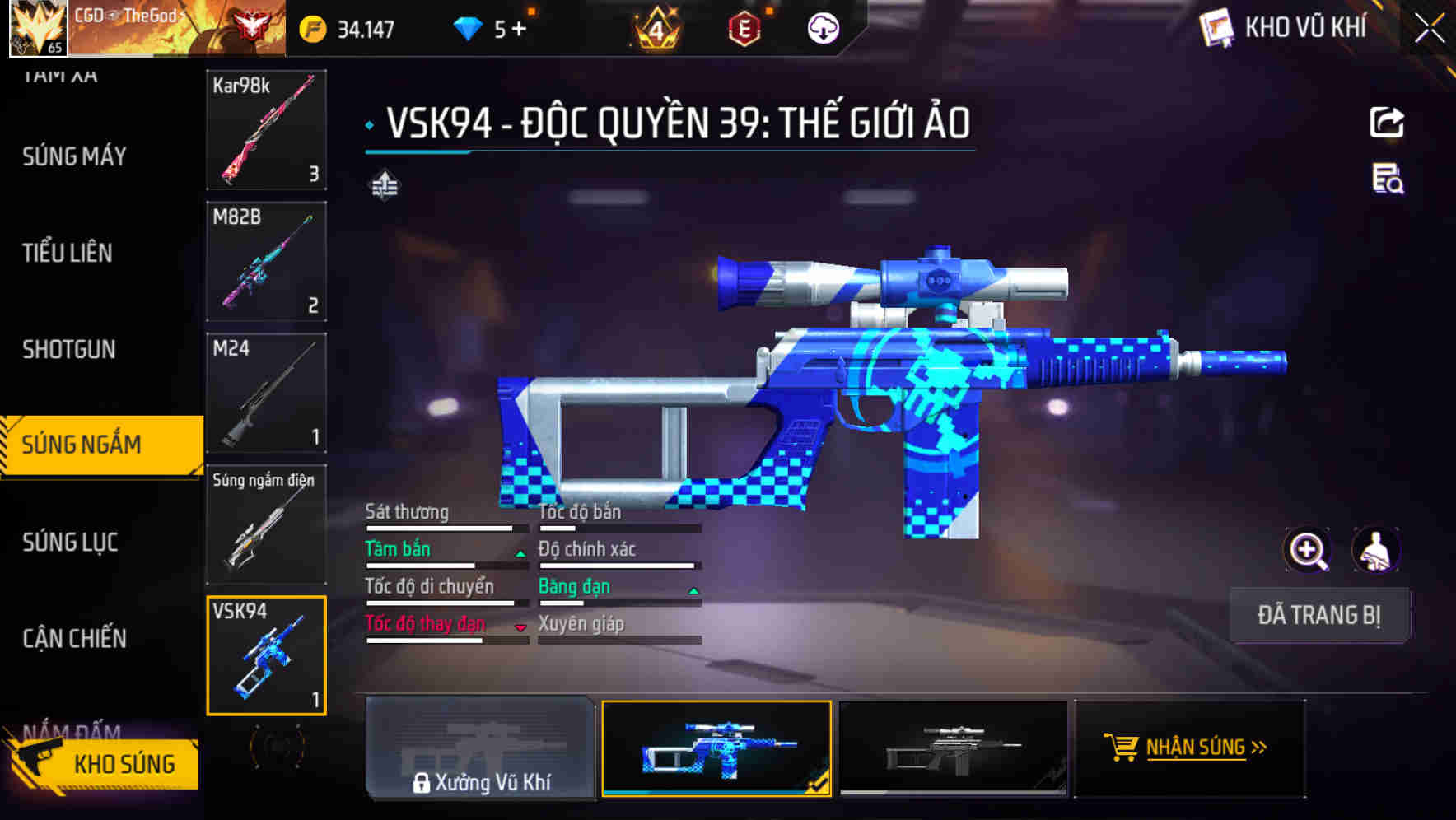
Task: Add diamonds with the 5+ counter
Action: 518,27
